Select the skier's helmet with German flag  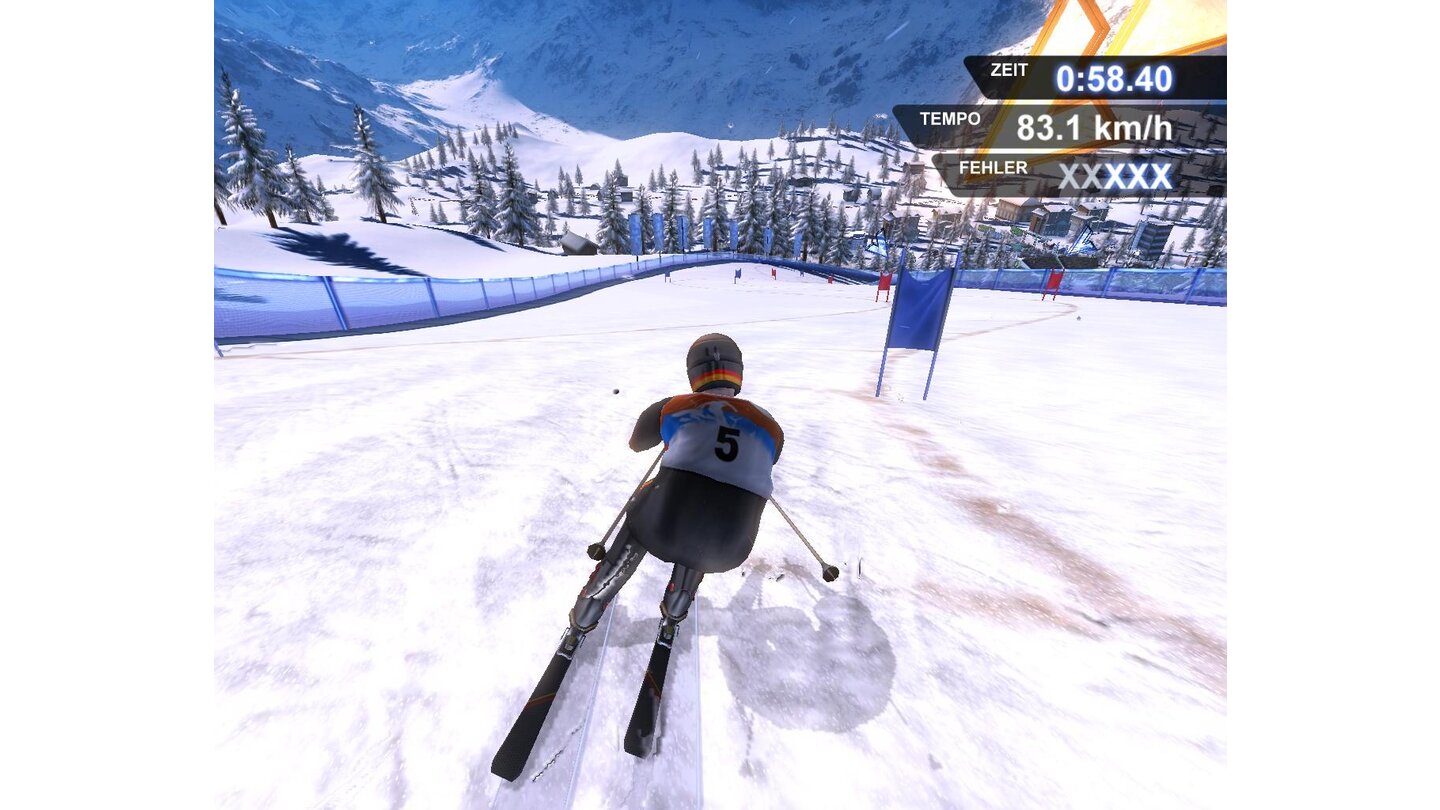point(715,362)
